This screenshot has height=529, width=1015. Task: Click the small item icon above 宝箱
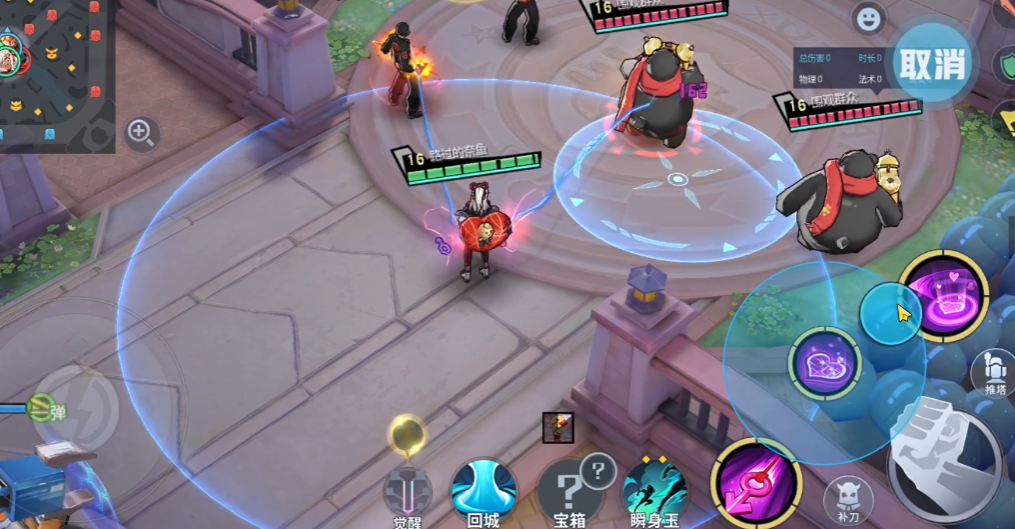tap(558, 427)
